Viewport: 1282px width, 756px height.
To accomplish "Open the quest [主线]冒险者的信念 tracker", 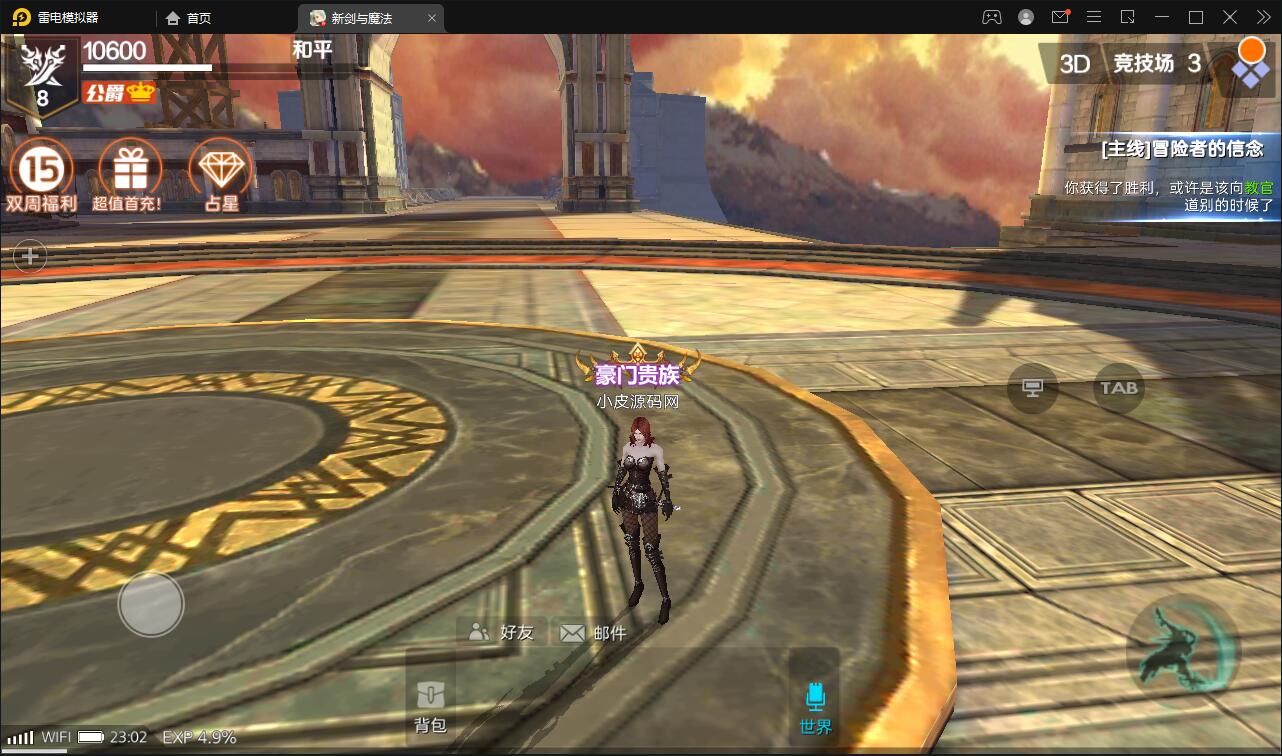I will click(1183, 146).
